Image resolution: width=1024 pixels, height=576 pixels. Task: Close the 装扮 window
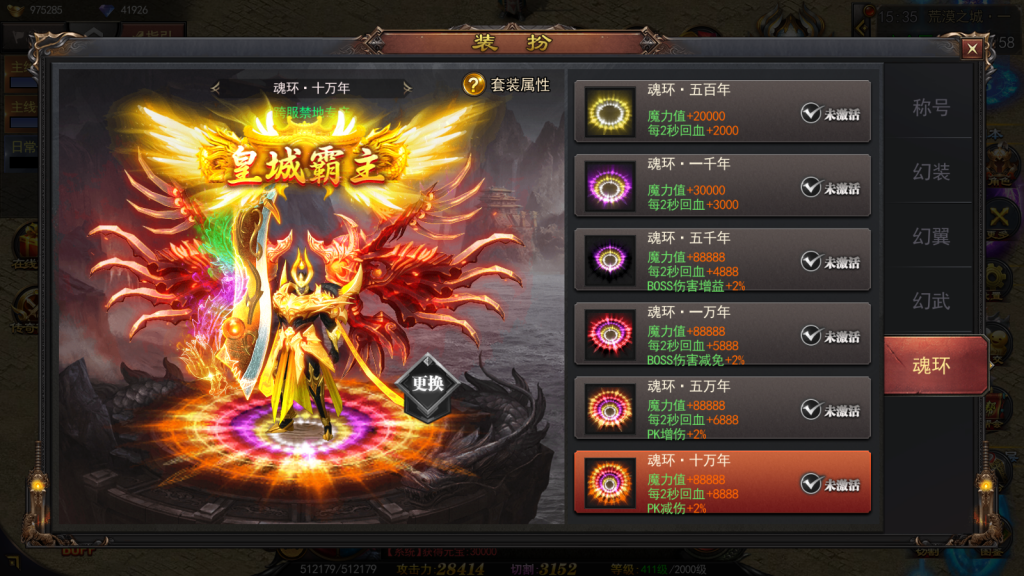[971, 49]
